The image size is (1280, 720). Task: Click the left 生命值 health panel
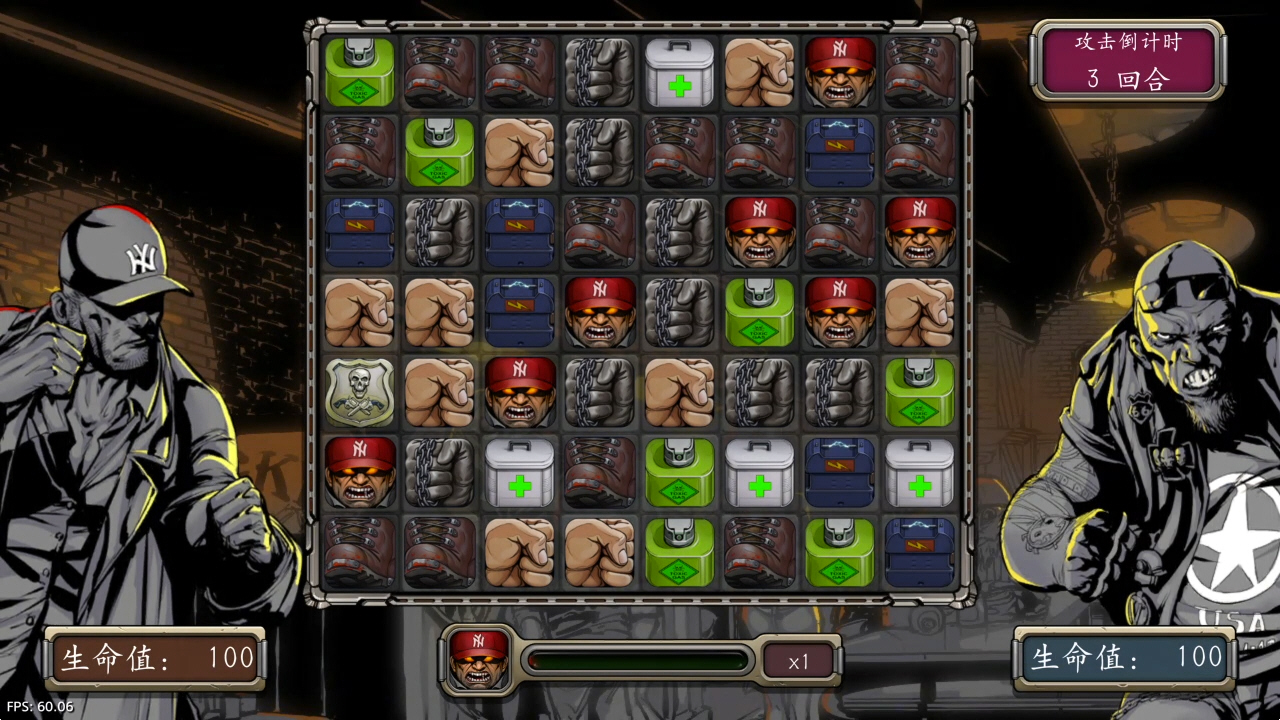(155, 658)
